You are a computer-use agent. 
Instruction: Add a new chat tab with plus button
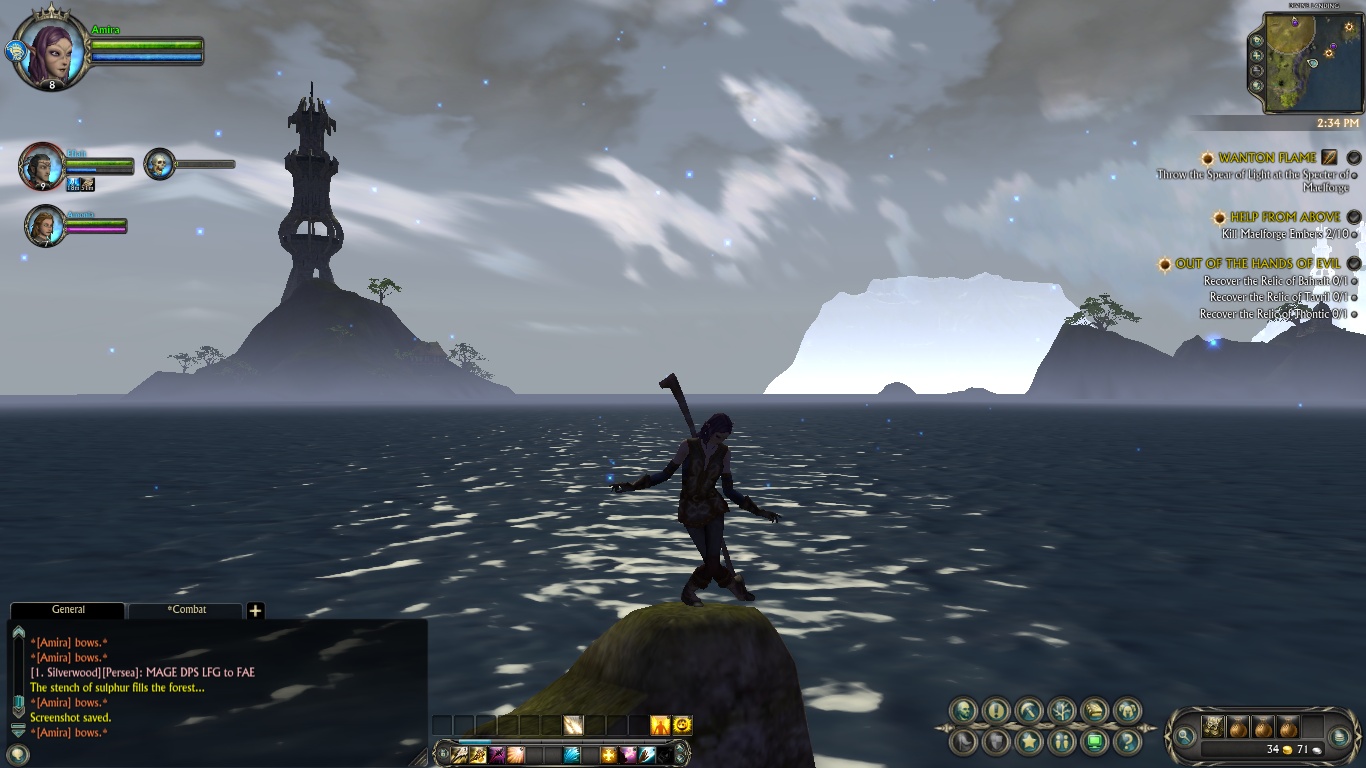pos(255,611)
